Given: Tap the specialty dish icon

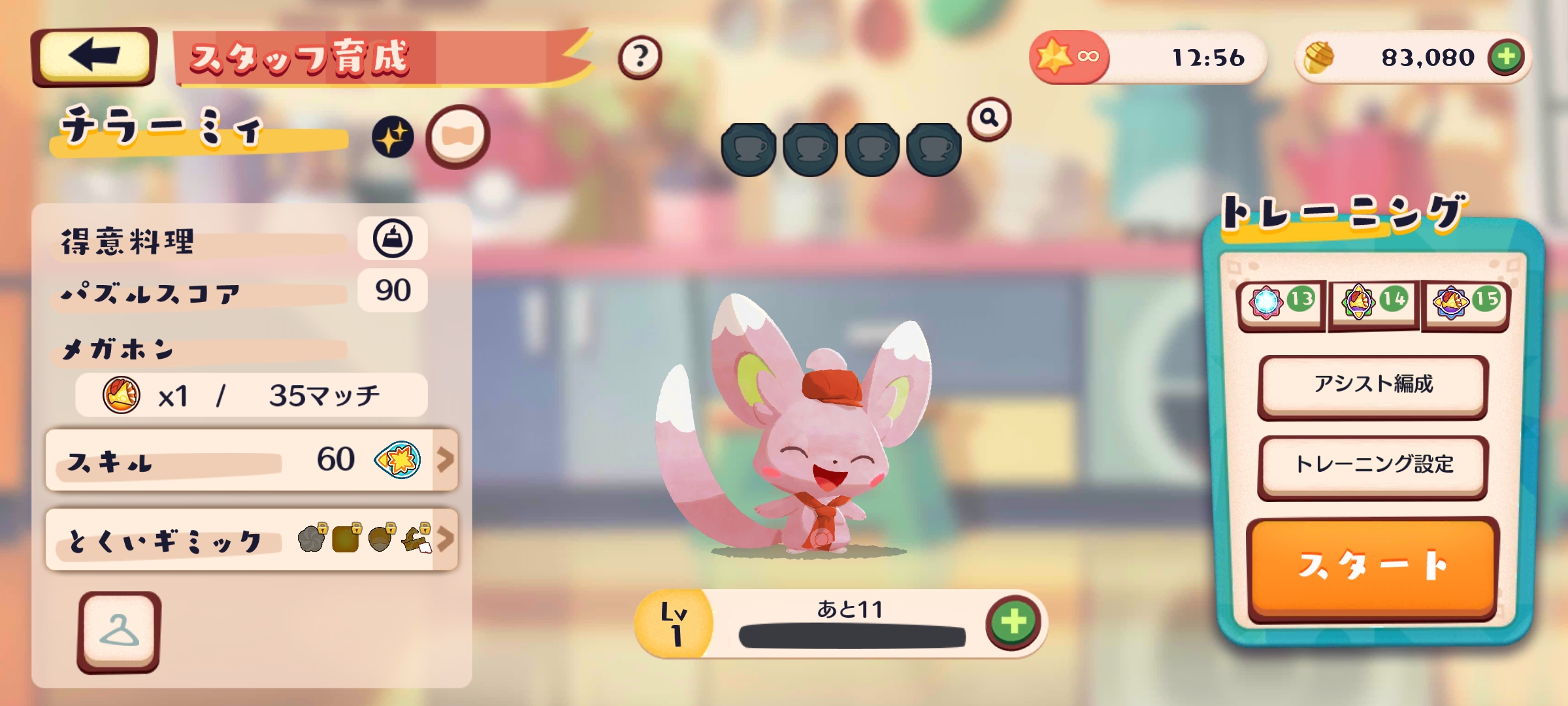Looking at the screenshot, I should pyautogui.click(x=392, y=239).
